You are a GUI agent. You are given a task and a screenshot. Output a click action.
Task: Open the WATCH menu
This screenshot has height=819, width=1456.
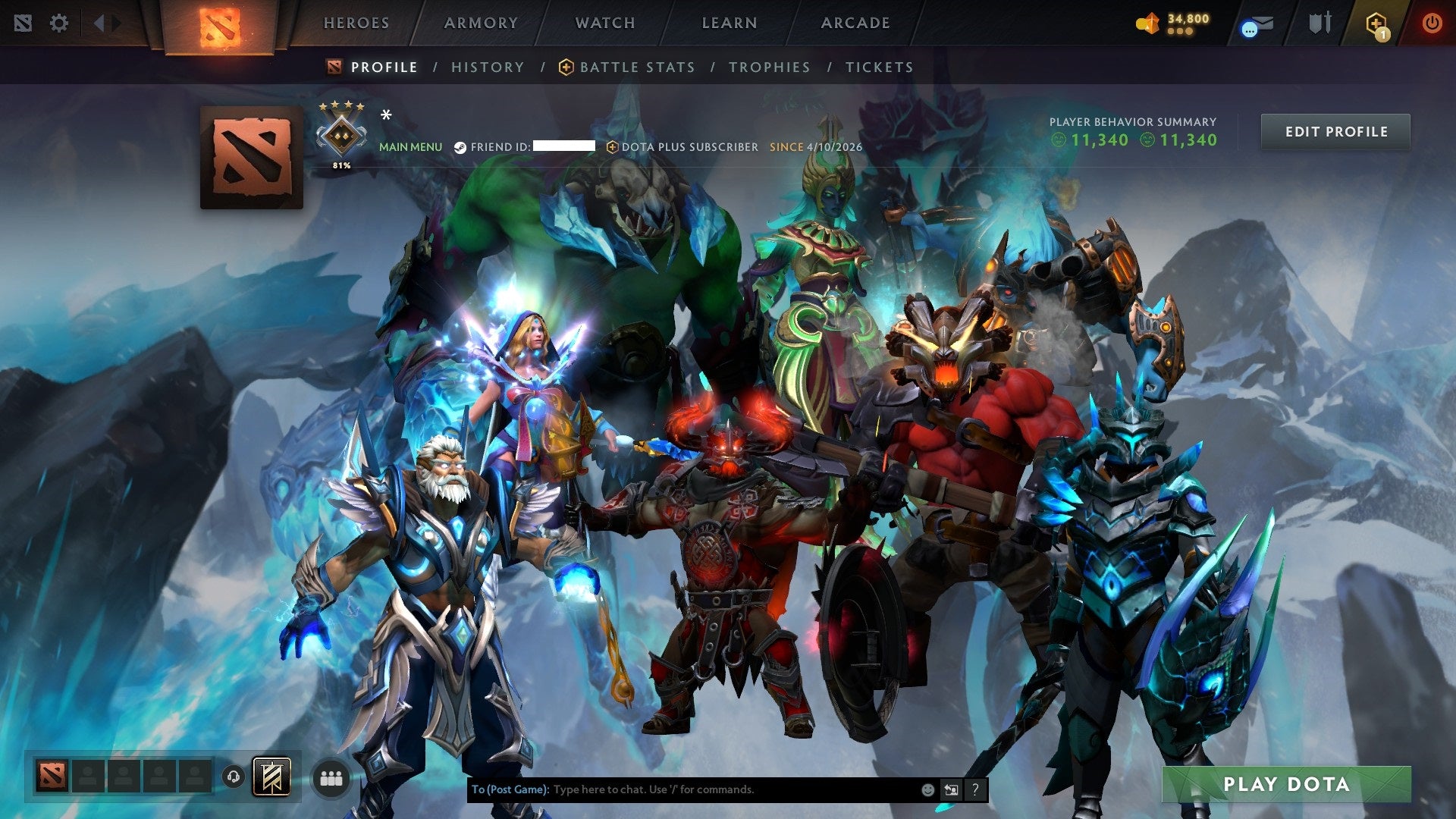pos(604,23)
